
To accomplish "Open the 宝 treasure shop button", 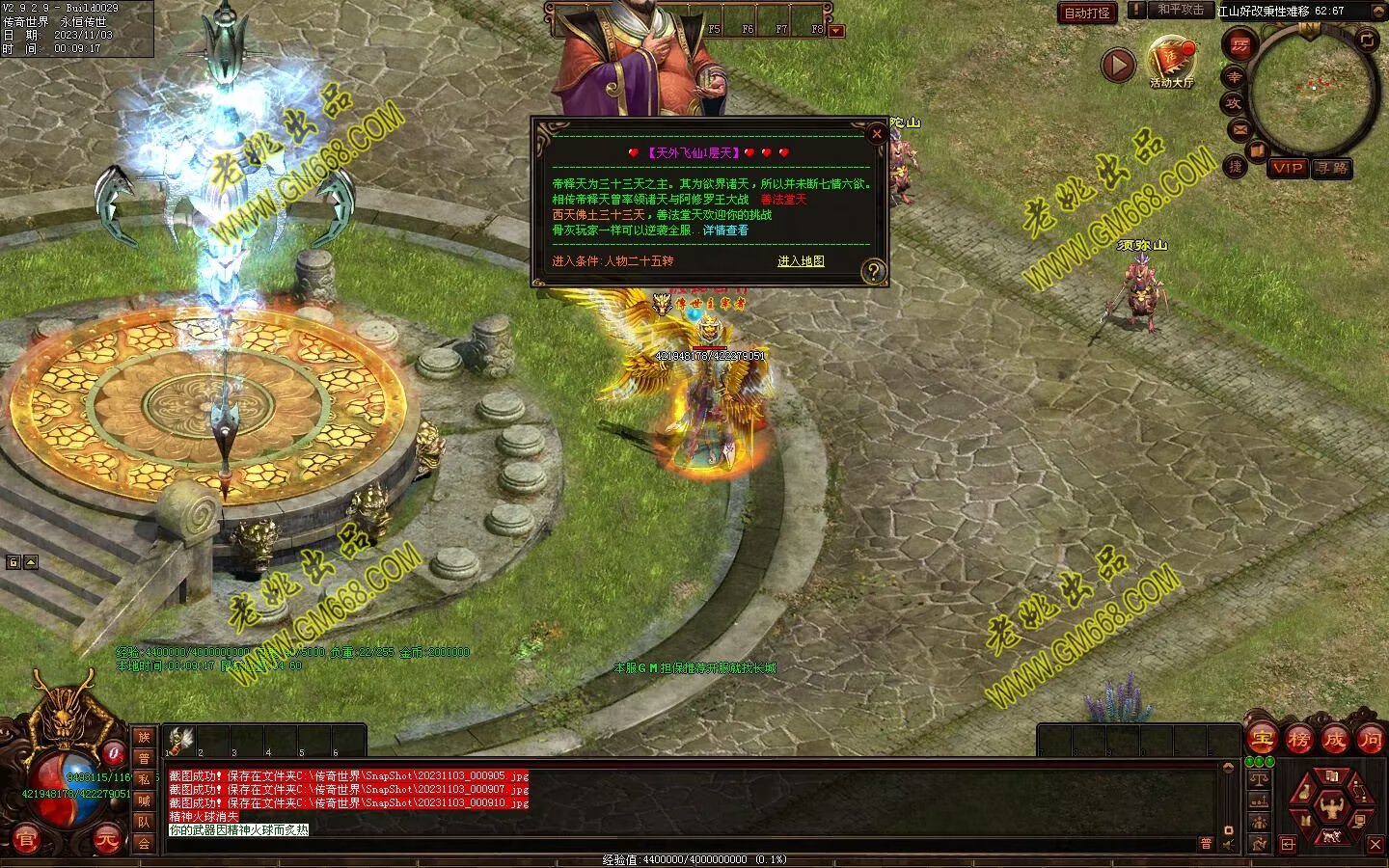I will tap(1262, 739).
